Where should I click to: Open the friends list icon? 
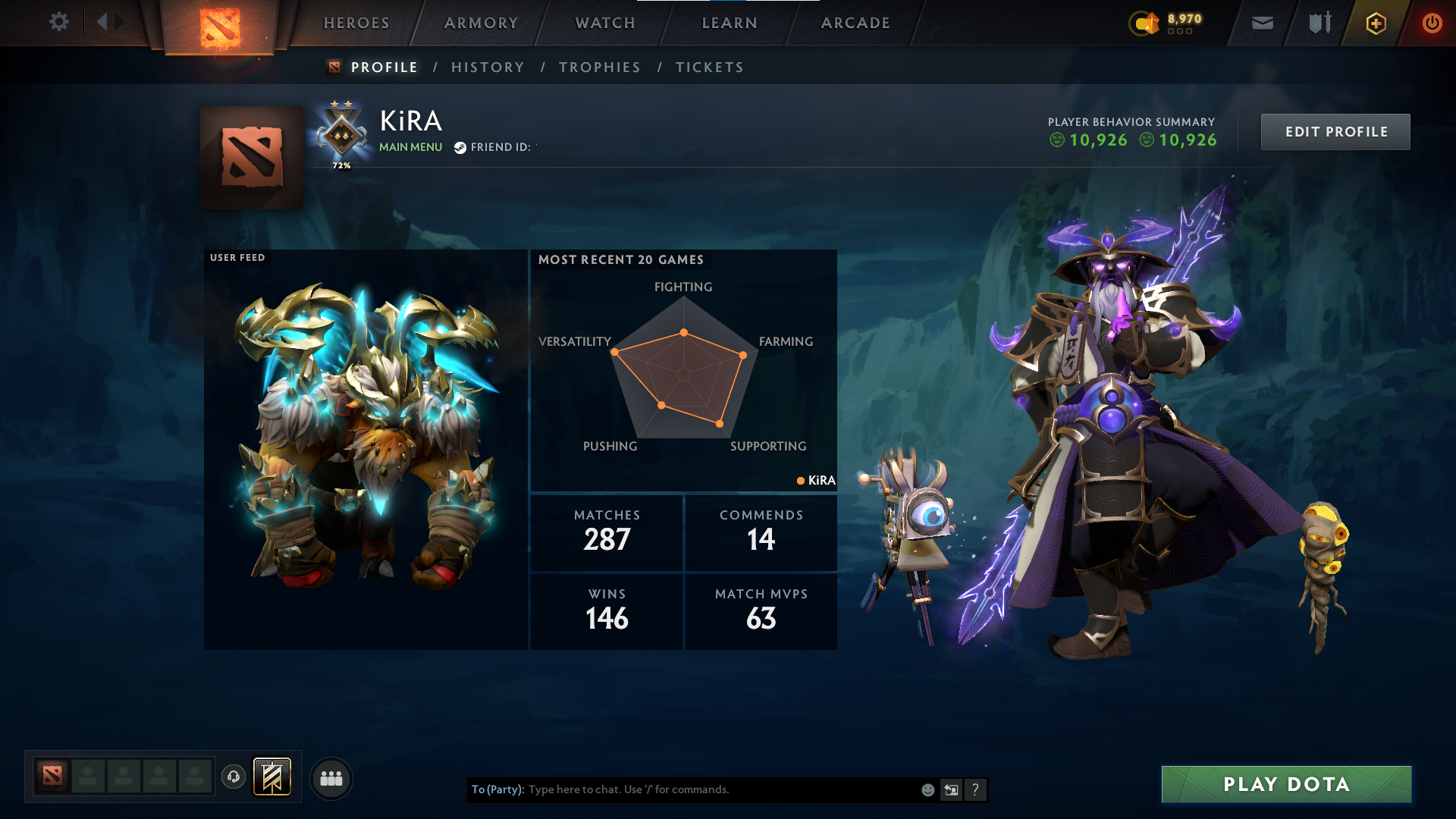pos(331,778)
